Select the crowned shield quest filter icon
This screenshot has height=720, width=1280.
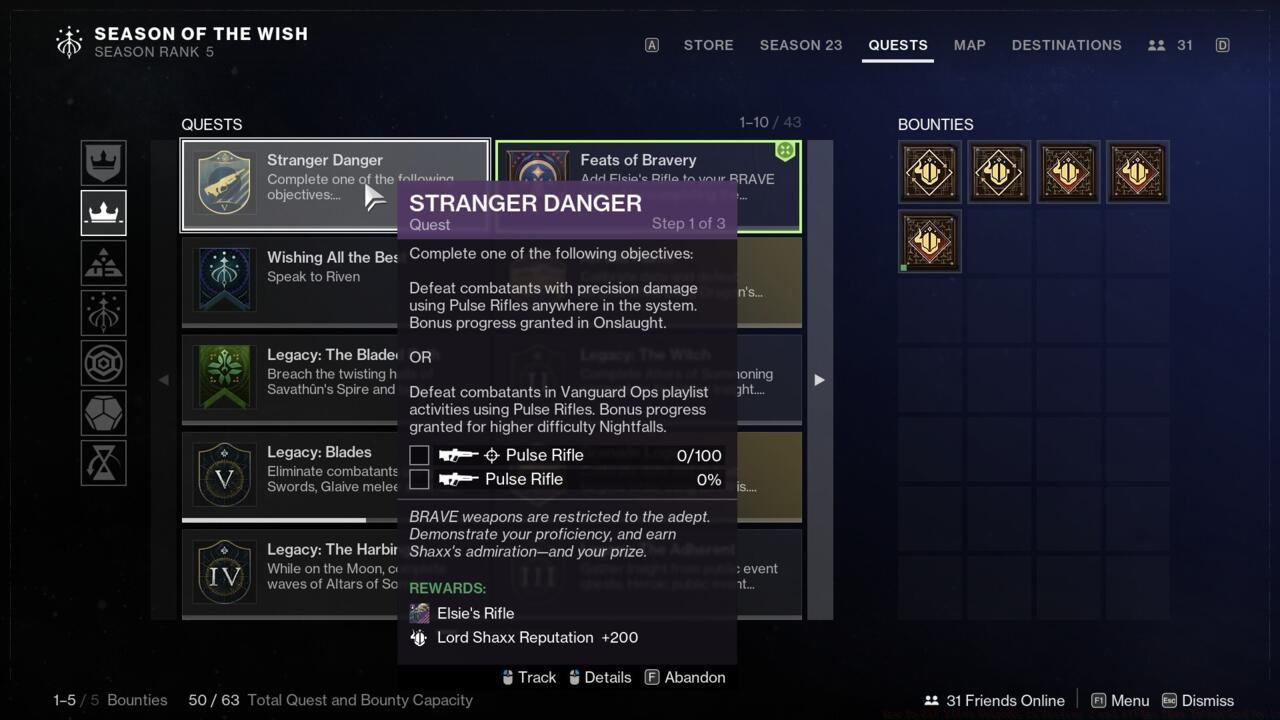(x=103, y=163)
